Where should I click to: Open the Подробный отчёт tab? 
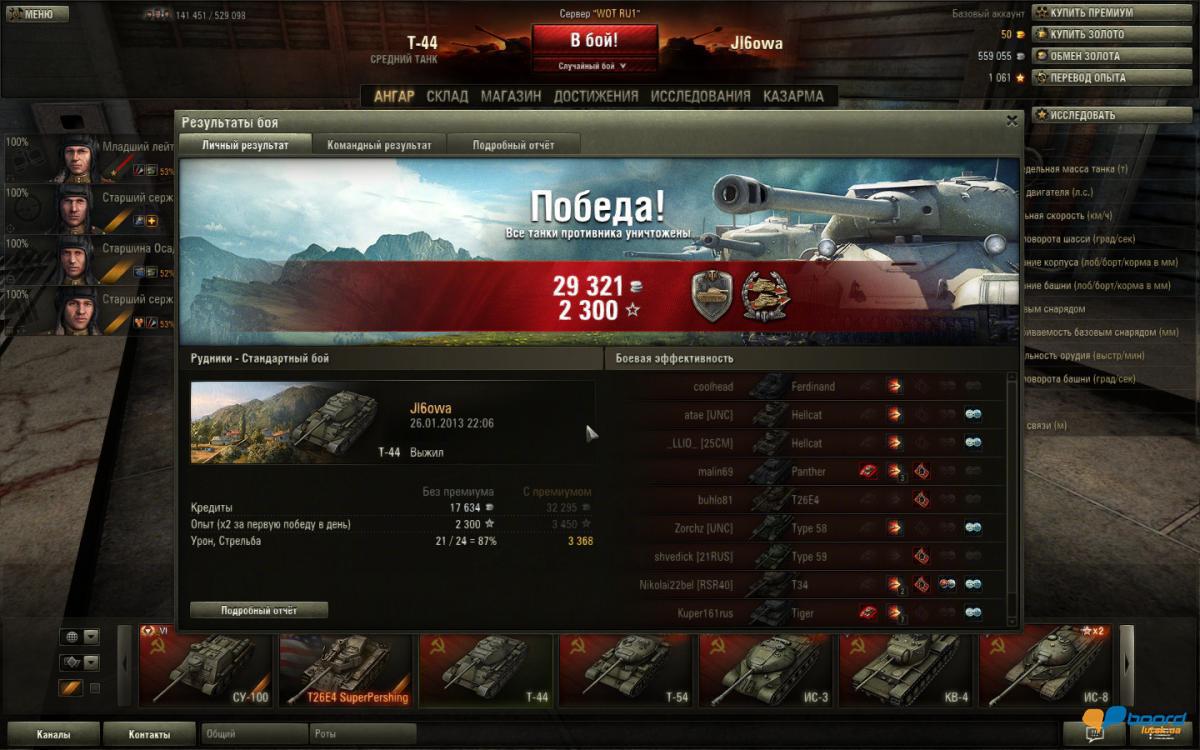click(x=513, y=145)
